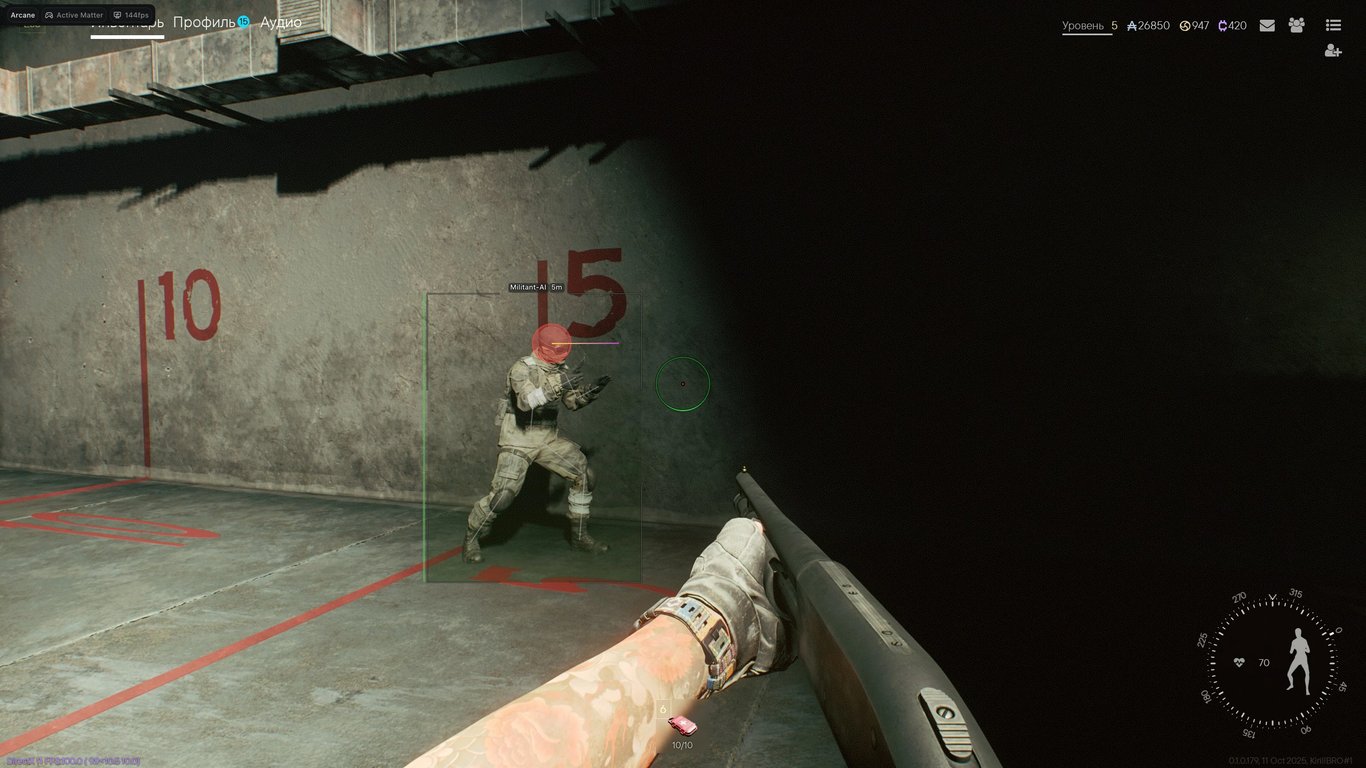The image size is (1366, 768).
Task: Click the heartbeat icon on the compass
Action: [1238, 660]
